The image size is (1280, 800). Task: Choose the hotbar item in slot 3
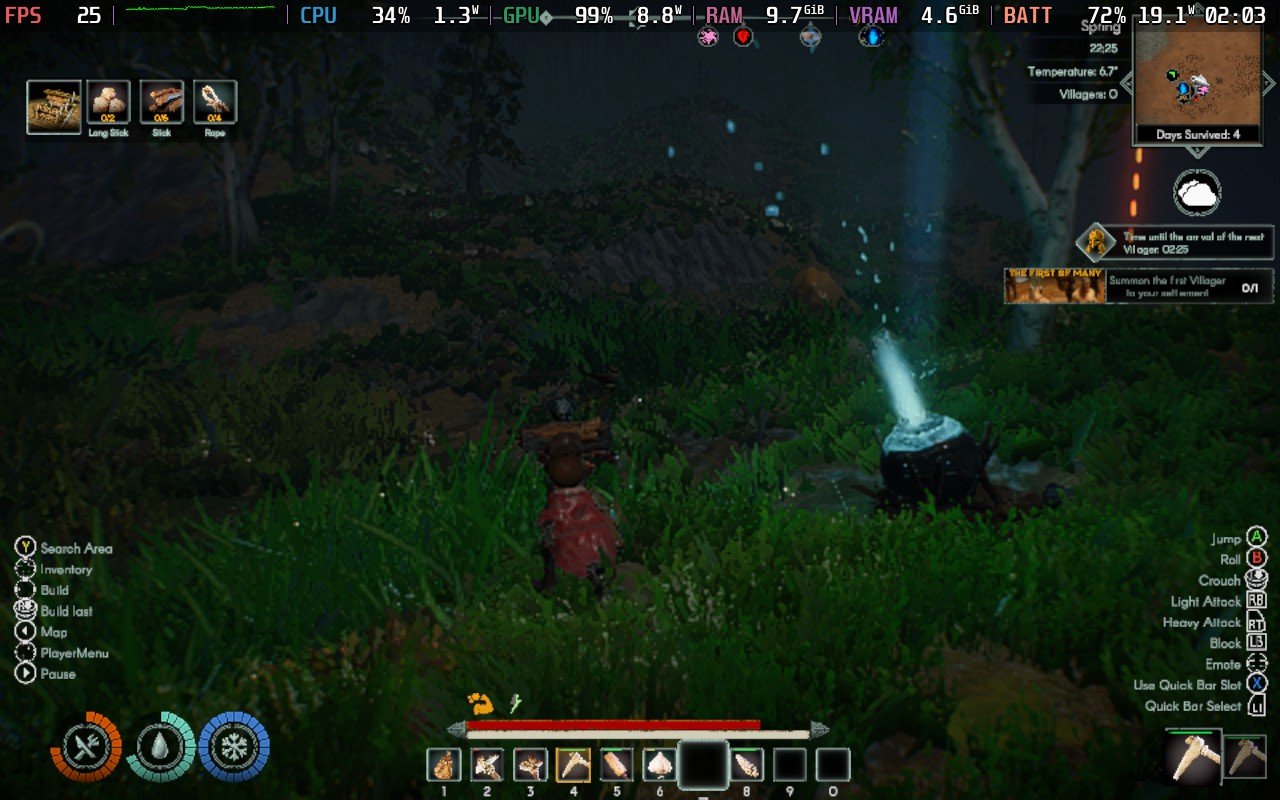(x=530, y=765)
